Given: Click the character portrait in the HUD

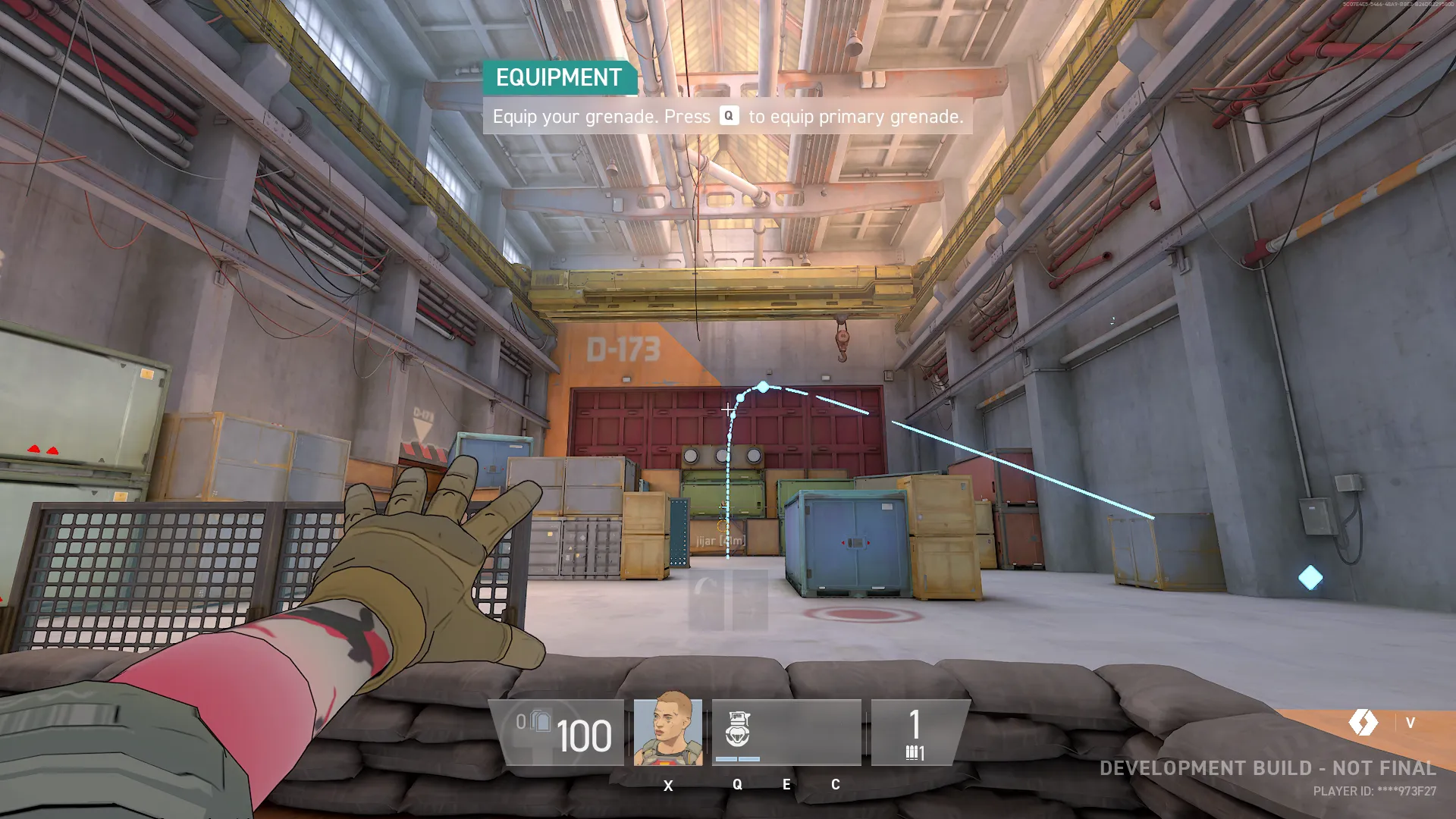Looking at the screenshot, I should point(667,730).
